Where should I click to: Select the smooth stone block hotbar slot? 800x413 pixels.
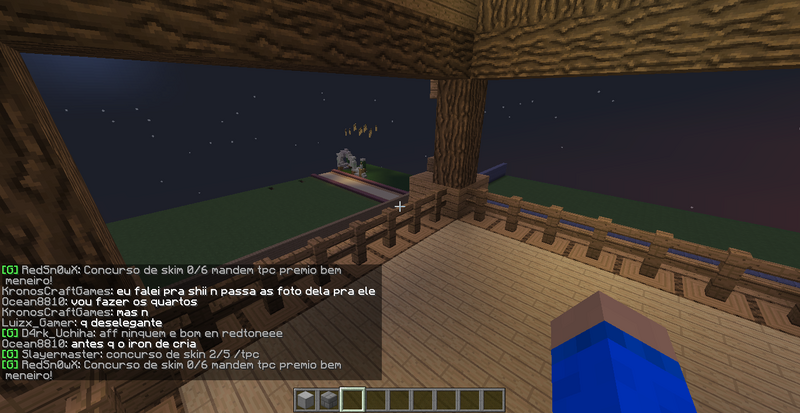point(306,401)
